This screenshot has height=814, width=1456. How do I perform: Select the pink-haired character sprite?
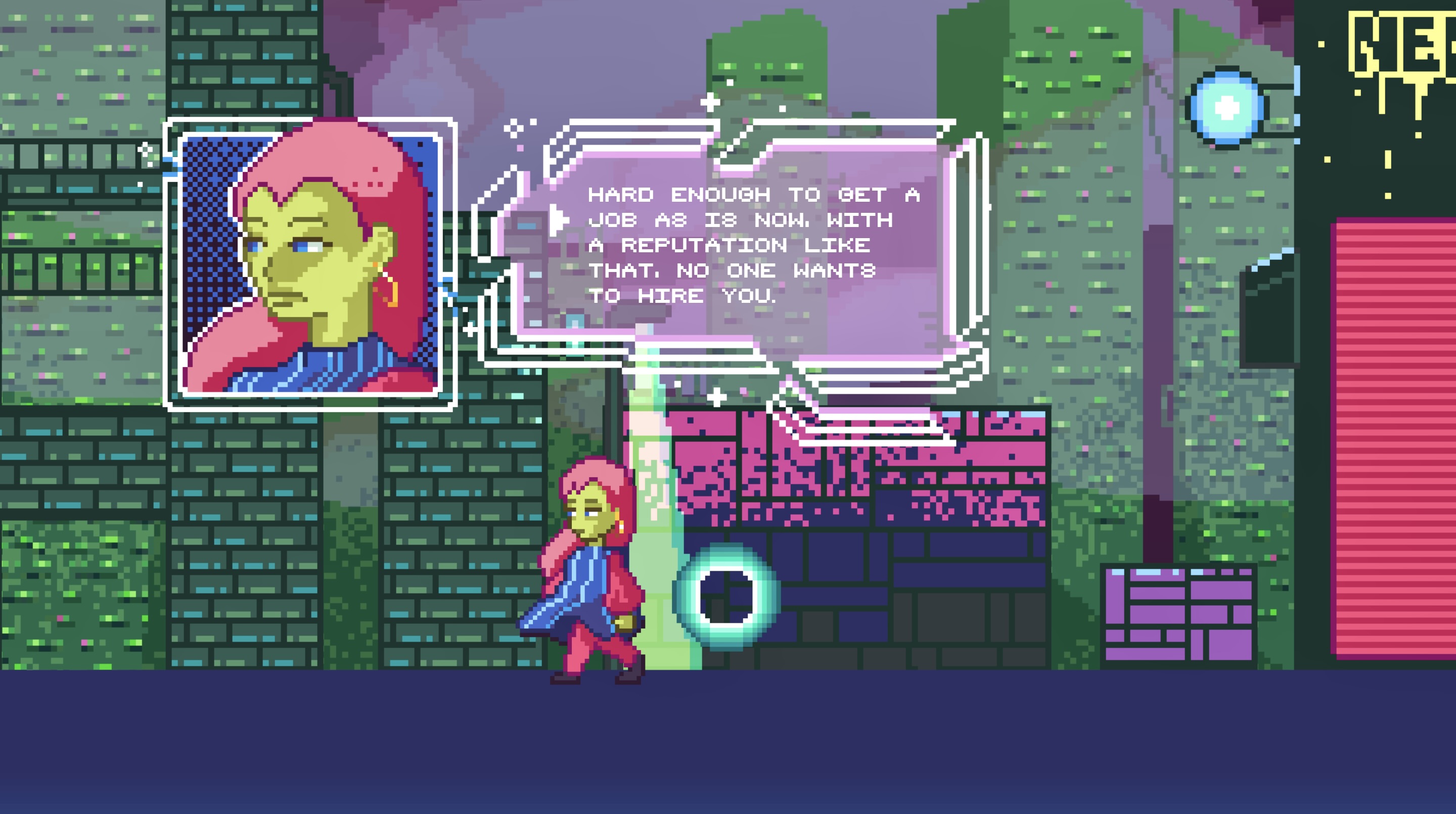[x=594, y=571]
